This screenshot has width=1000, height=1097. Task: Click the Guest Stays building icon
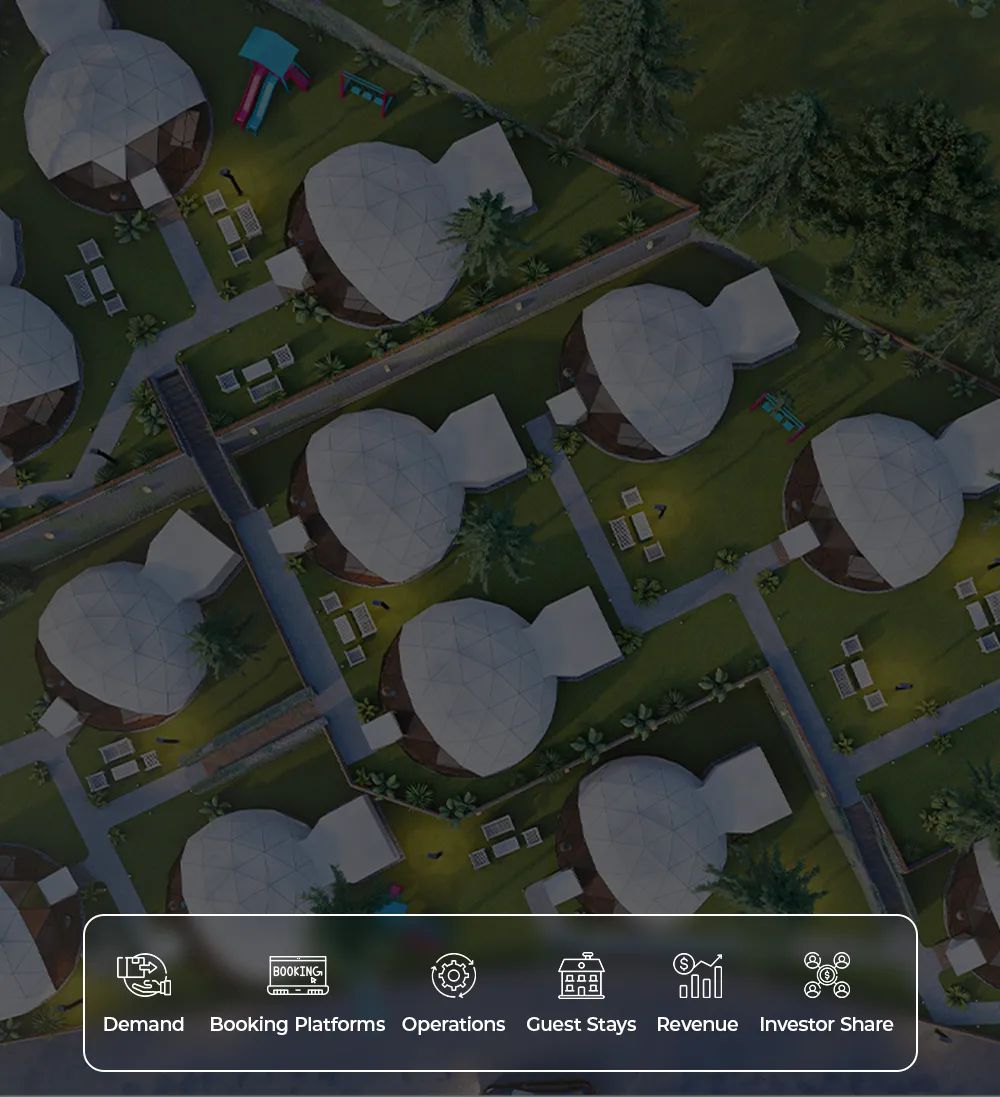[x=581, y=975]
